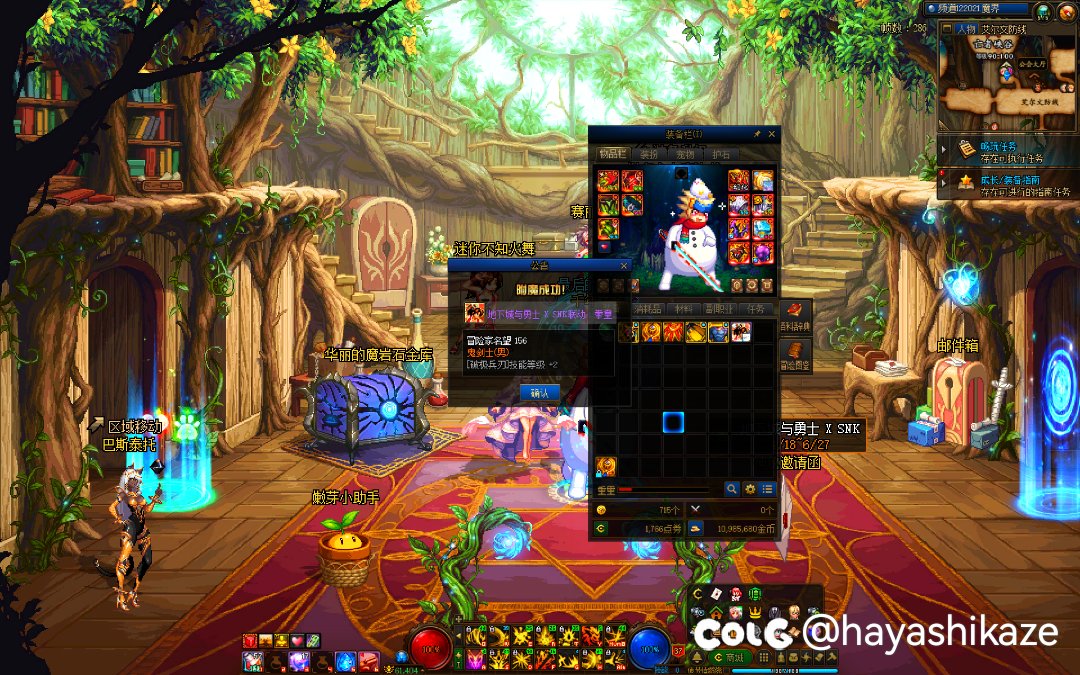The width and height of the screenshot is (1080, 675).
Task: Select the 材料 materials inventory tab
Action: tap(683, 309)
